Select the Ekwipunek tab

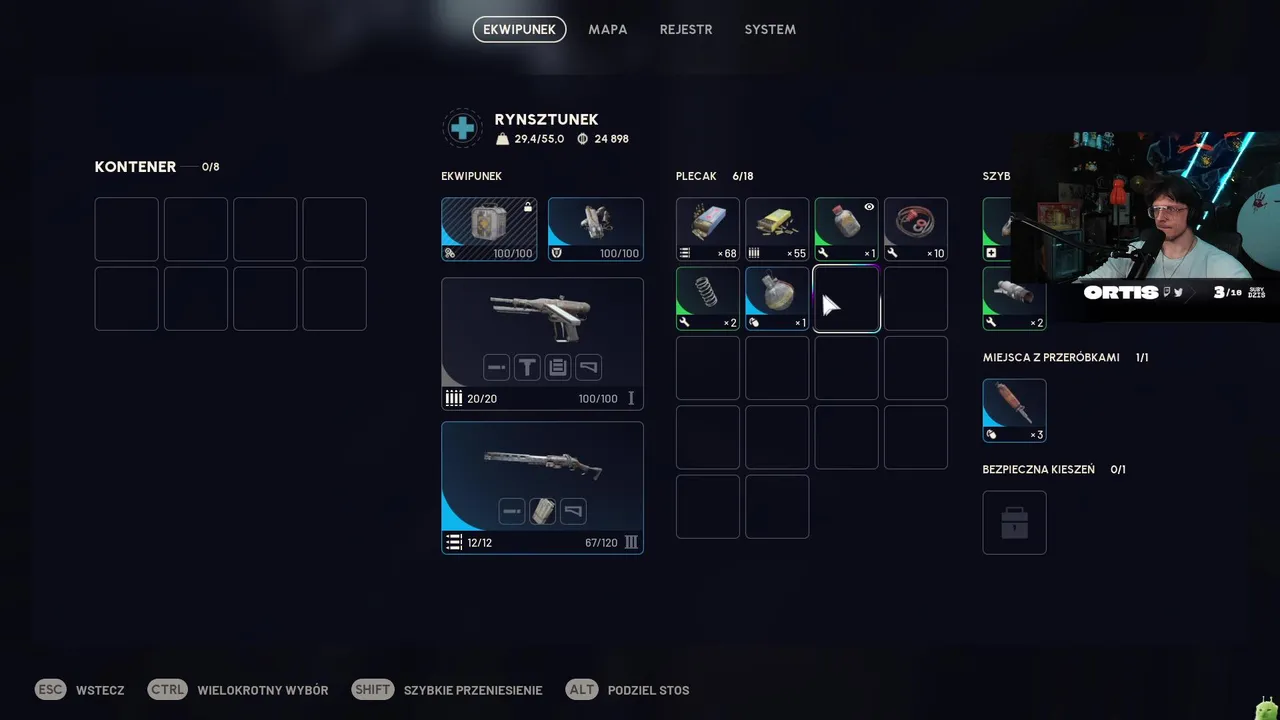click(519, 30)
